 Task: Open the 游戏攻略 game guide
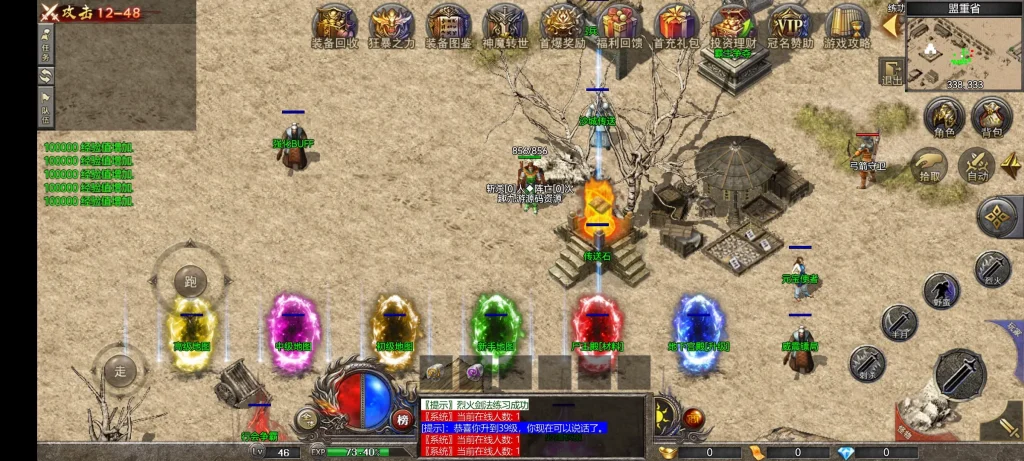click(x=847, y=25)
